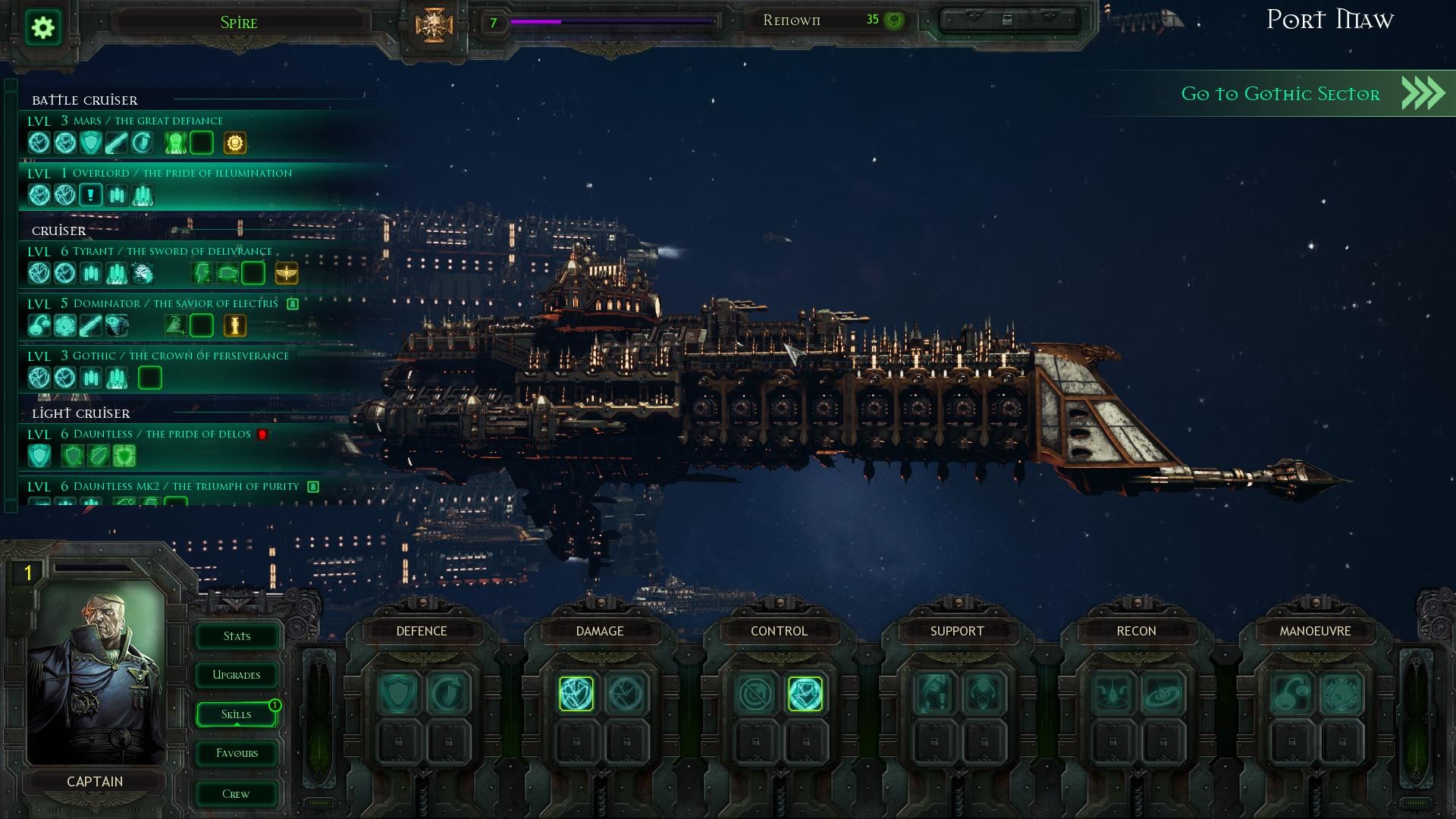
Task: Open the Crew tab
Action: (x=237, y=794)
